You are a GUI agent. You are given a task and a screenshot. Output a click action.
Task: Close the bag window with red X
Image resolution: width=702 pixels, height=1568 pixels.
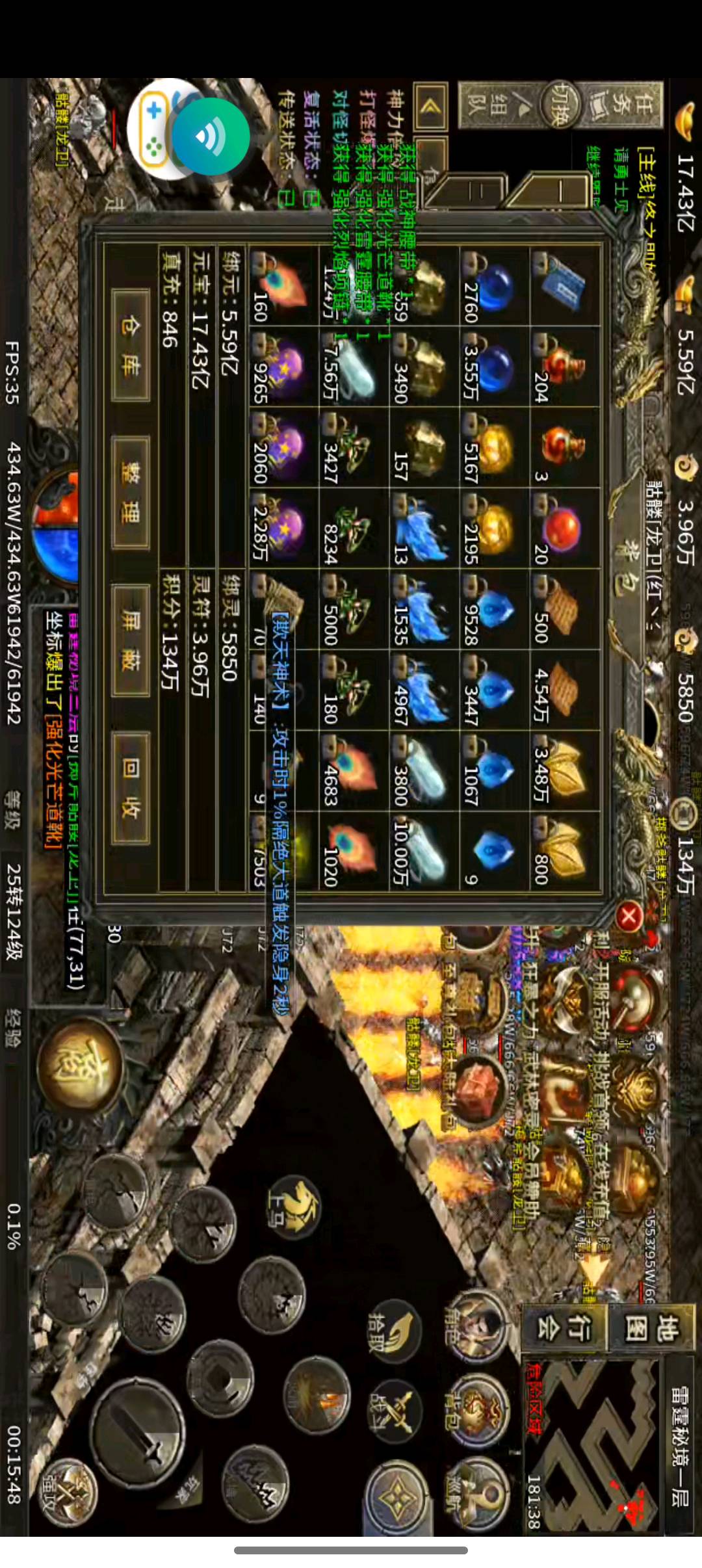tap(629, 917)
